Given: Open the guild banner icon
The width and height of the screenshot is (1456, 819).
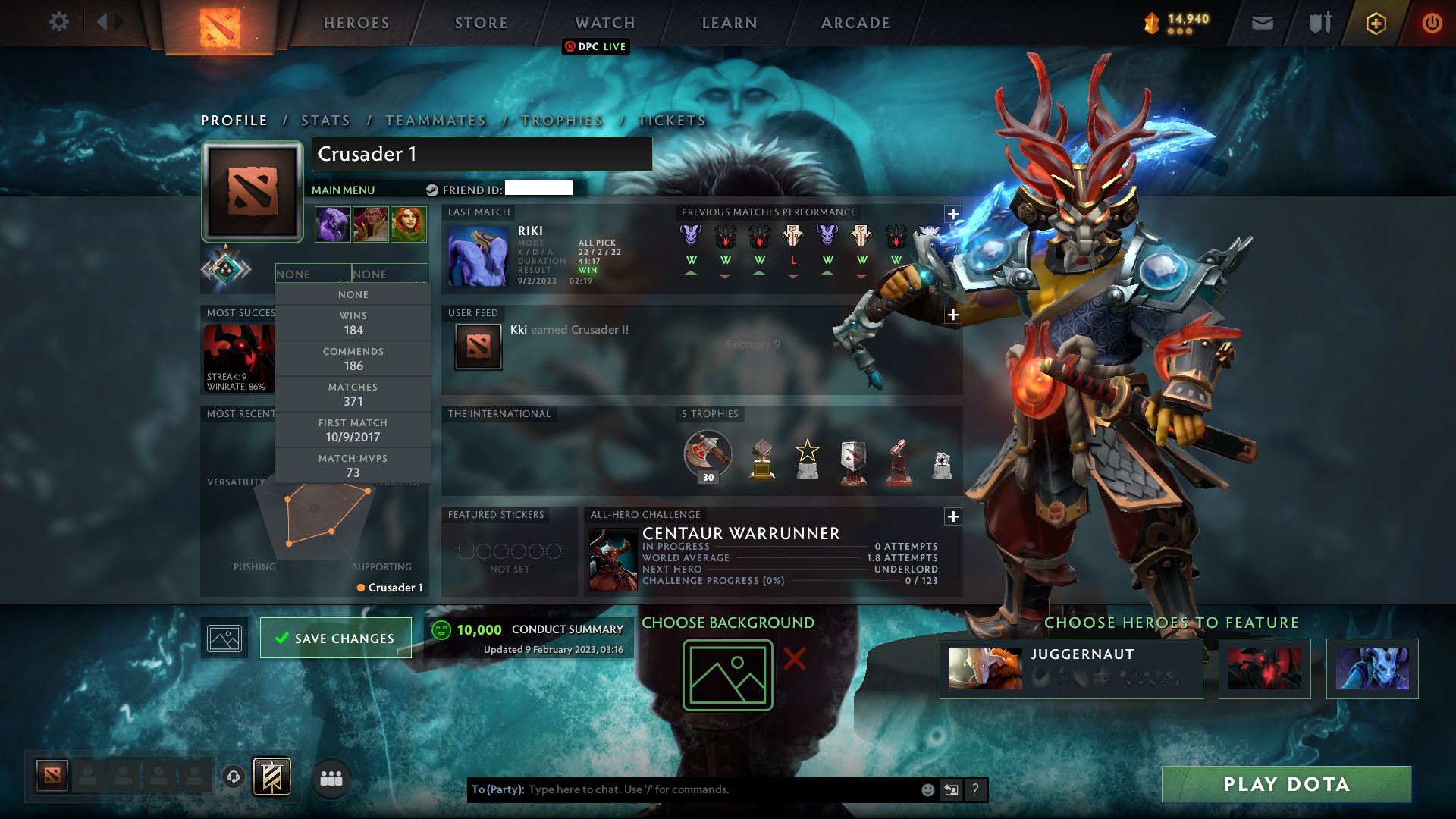Looking at the screenshot, I should (x=270, y=777).
